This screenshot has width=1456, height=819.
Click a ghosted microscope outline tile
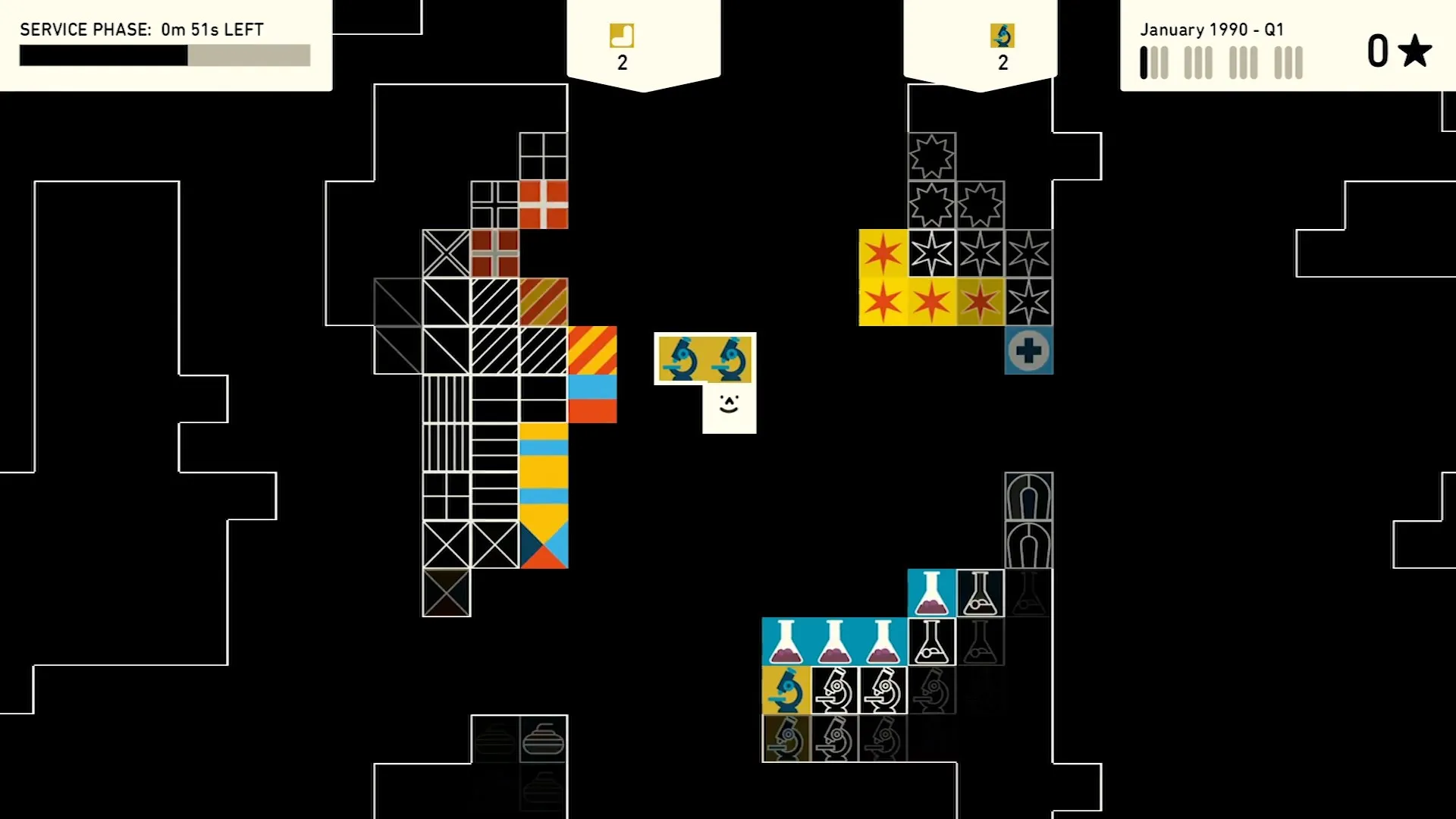932,692
